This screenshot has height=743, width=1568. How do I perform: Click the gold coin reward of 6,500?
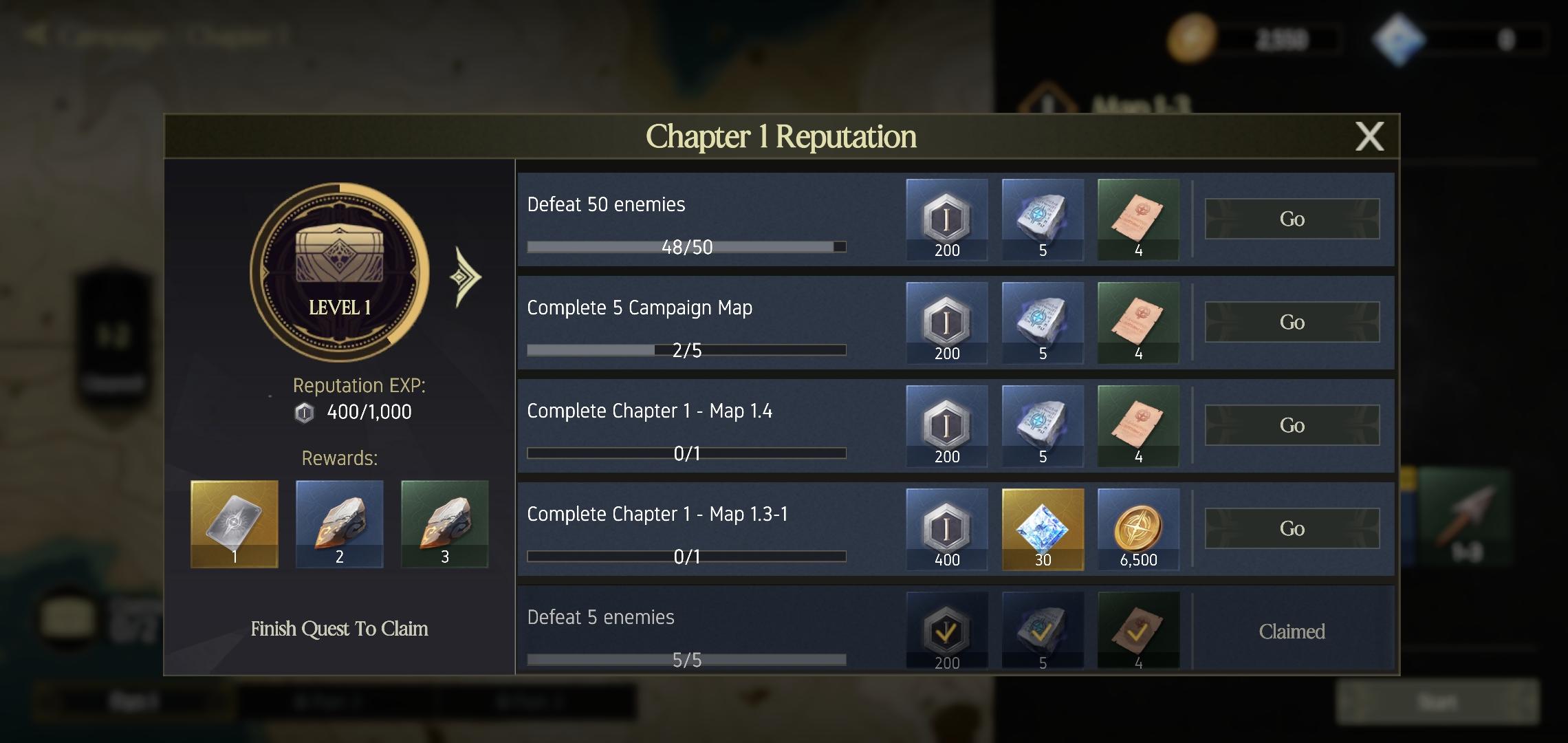(1137, 528)
